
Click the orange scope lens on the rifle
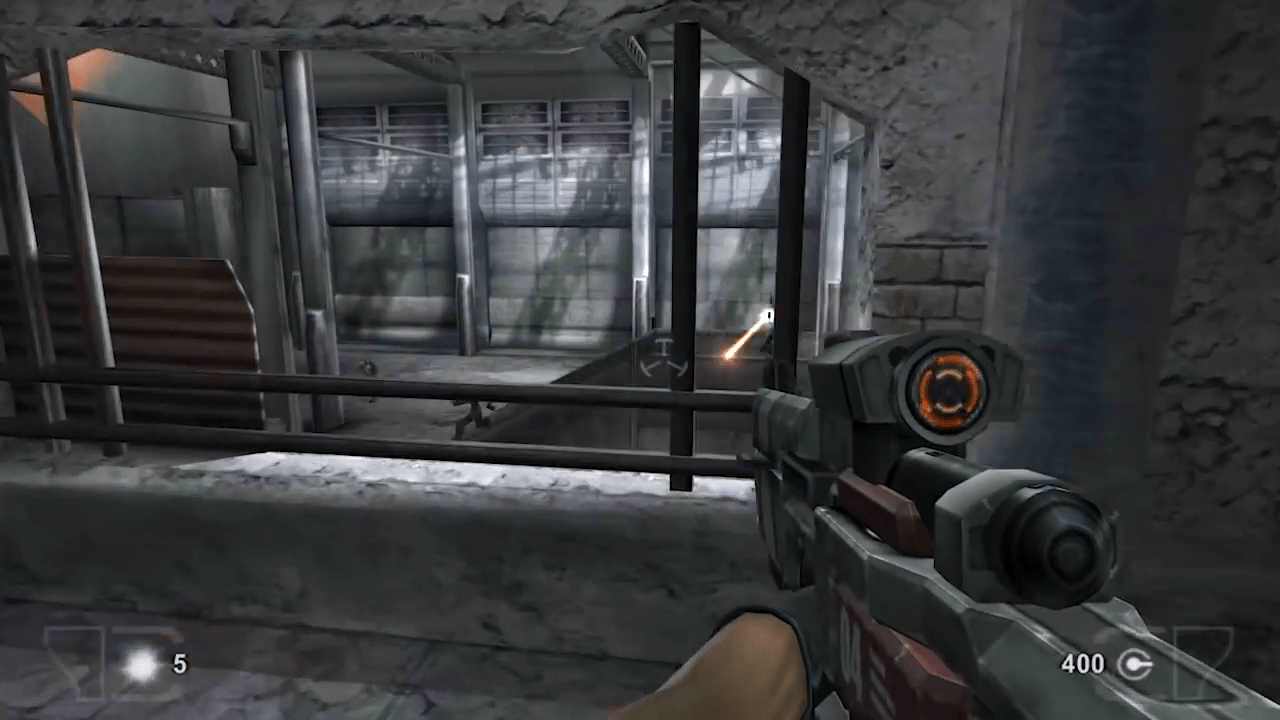coord(945,390)
